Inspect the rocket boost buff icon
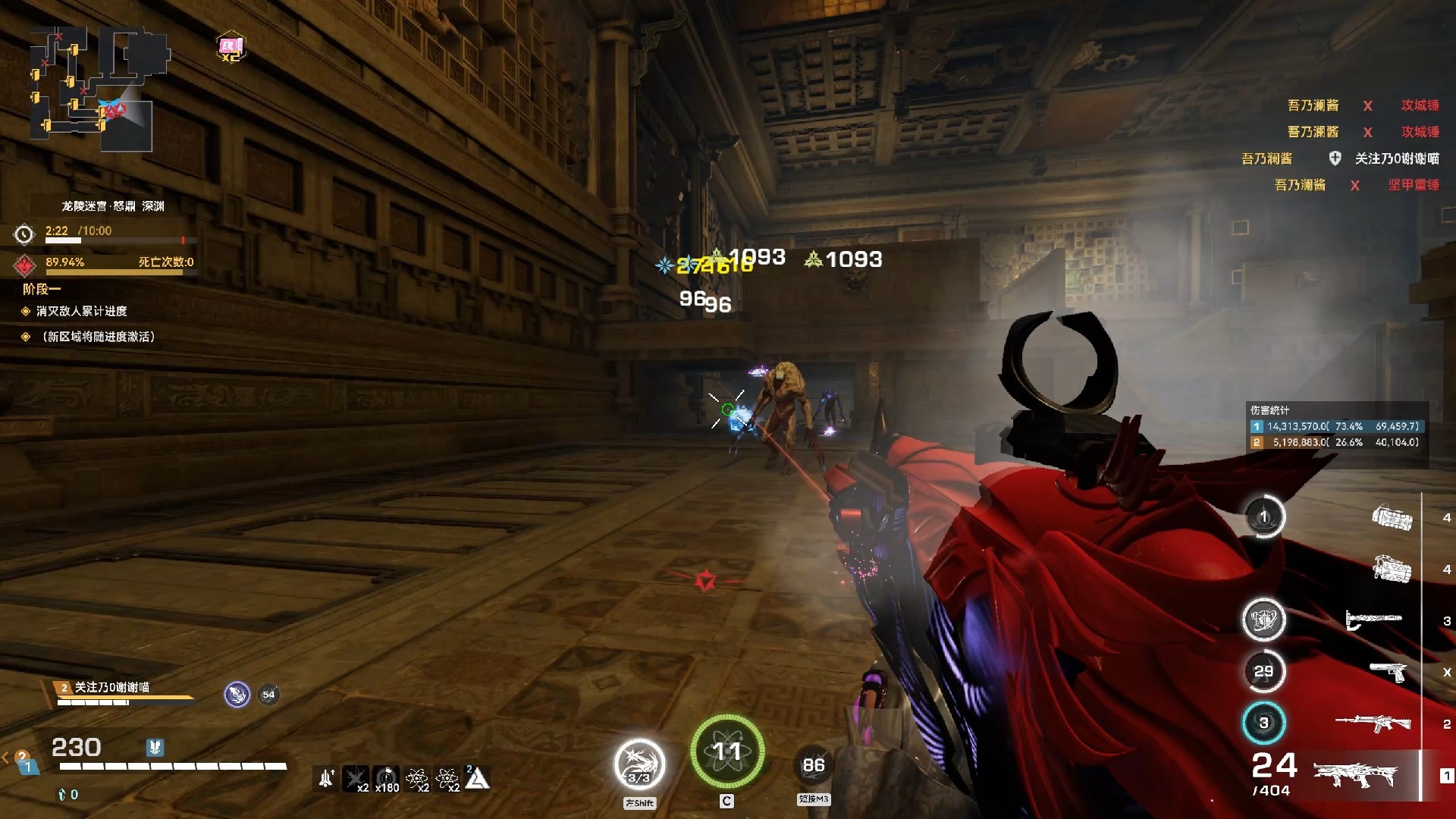Viewport: 1456px width, 819px height. click(327, 778)
